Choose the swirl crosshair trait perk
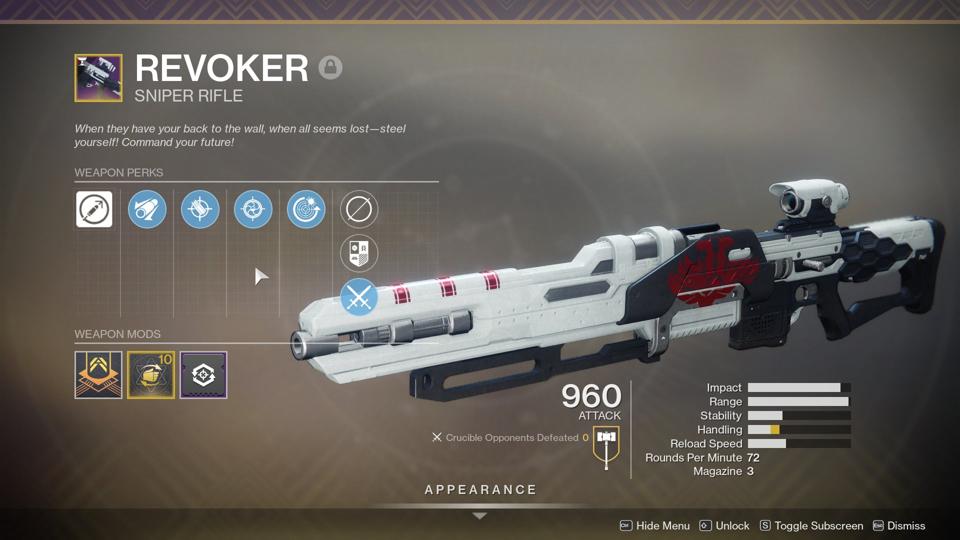Screen dimensions: 960x540 coord(253,210)
